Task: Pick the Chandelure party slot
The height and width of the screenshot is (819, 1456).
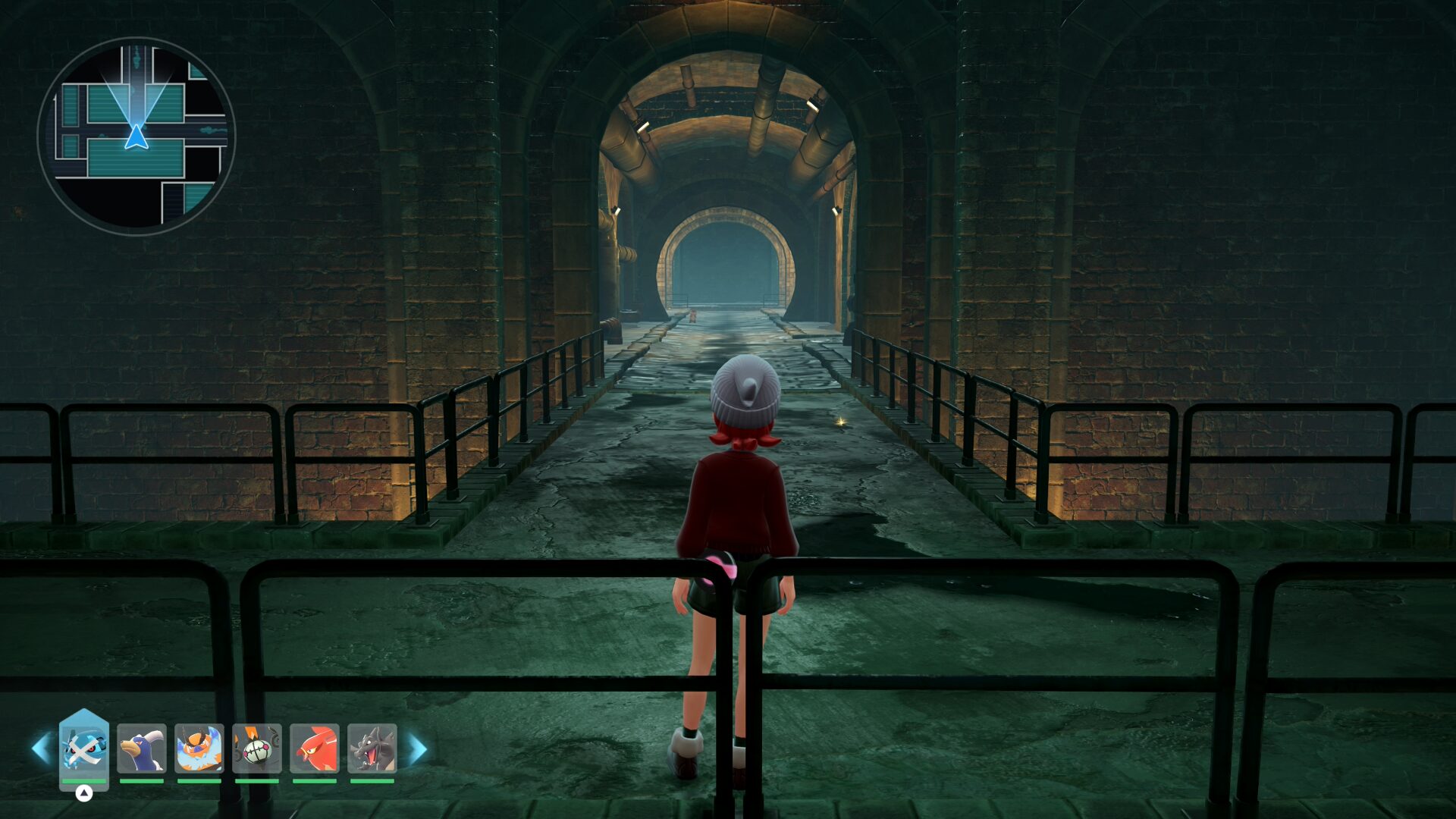Action: click(x=257, y=748)
